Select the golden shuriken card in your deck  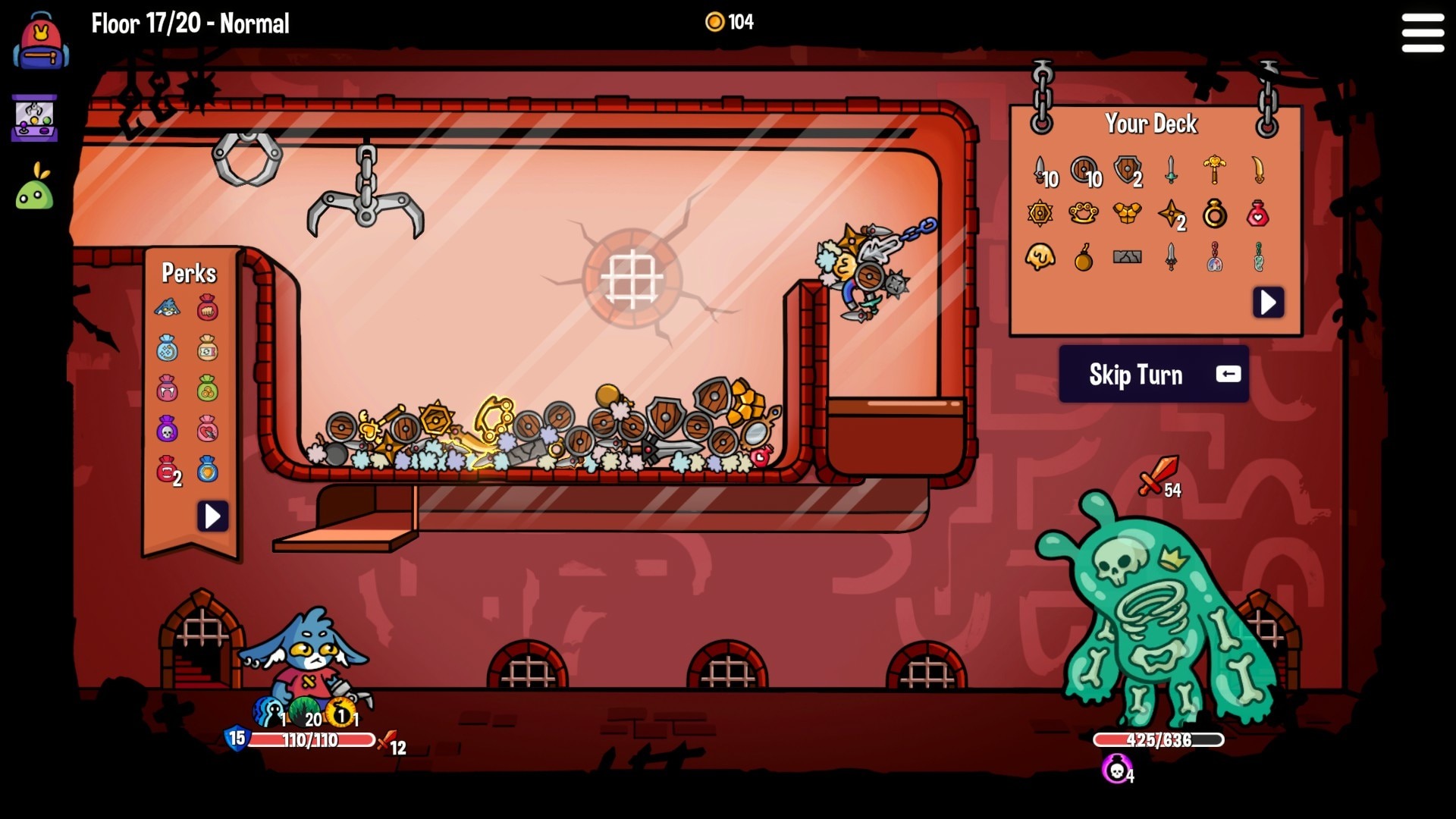(x=1170, y=214)
